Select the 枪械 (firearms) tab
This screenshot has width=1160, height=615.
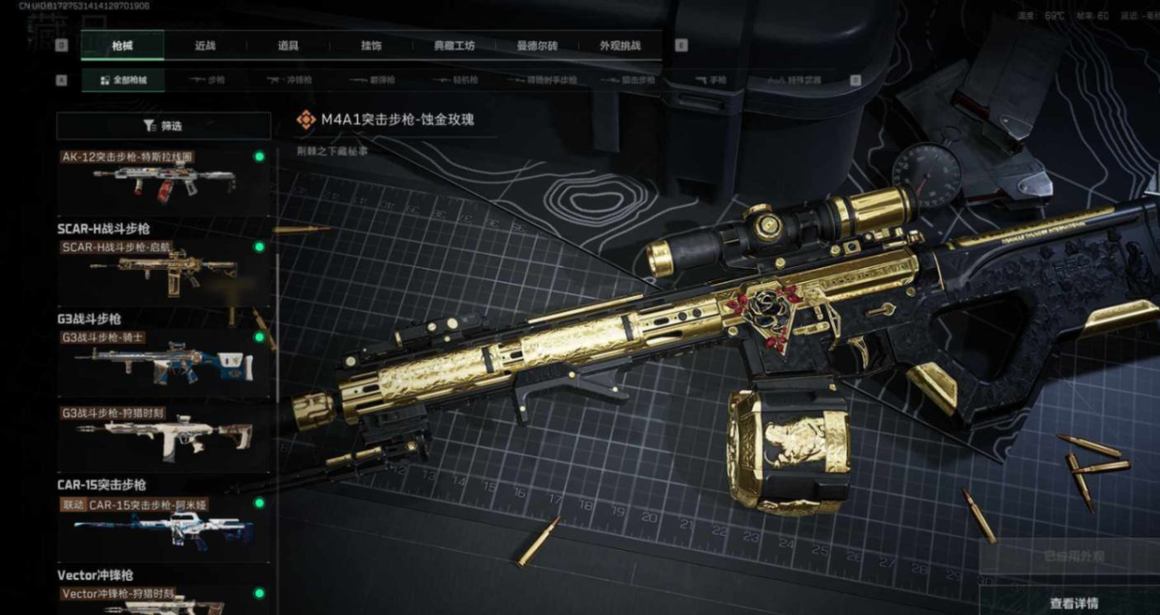click(x=122, y=46)
